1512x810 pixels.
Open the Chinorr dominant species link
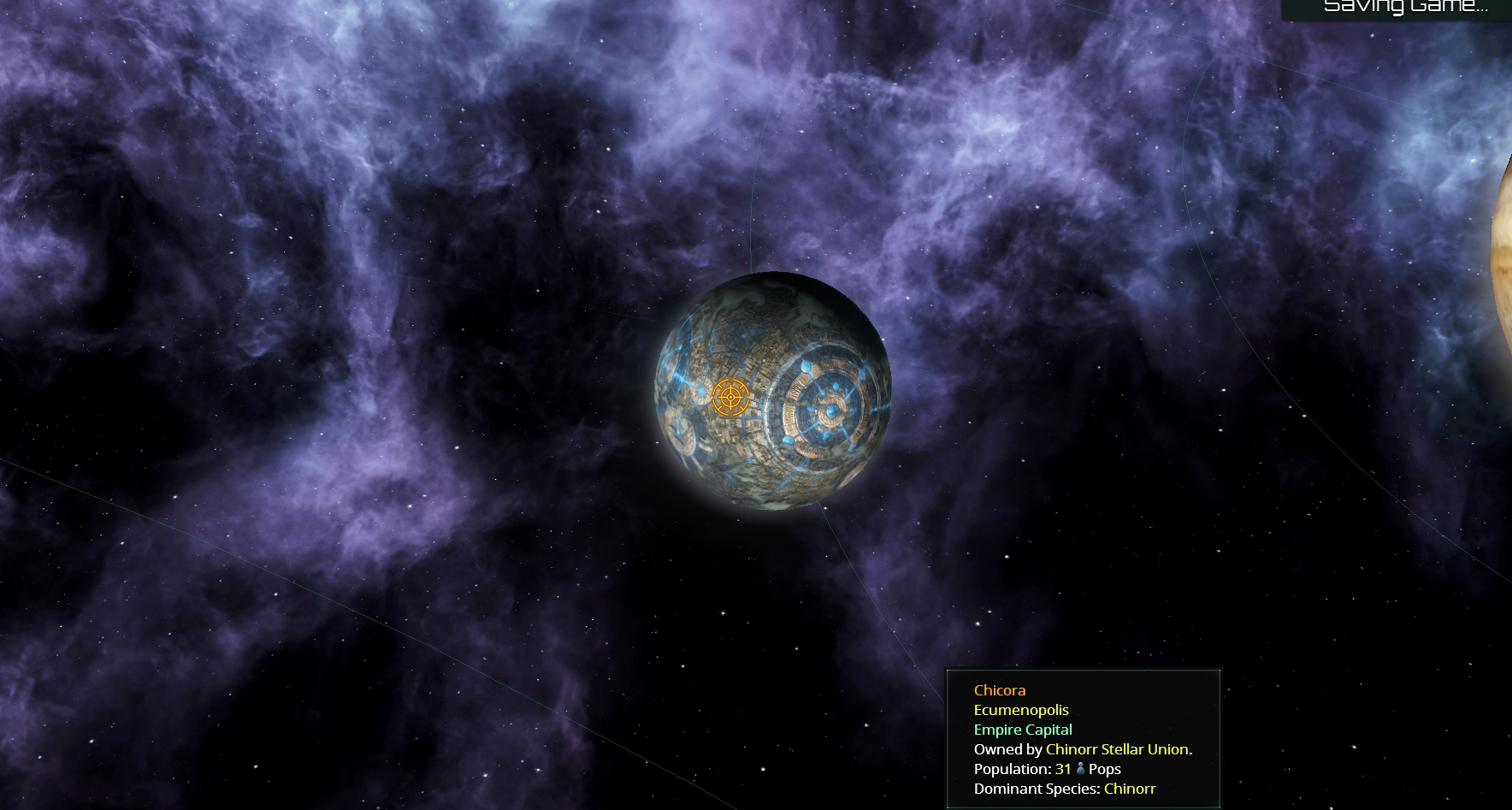click(x=1130, y=788)
